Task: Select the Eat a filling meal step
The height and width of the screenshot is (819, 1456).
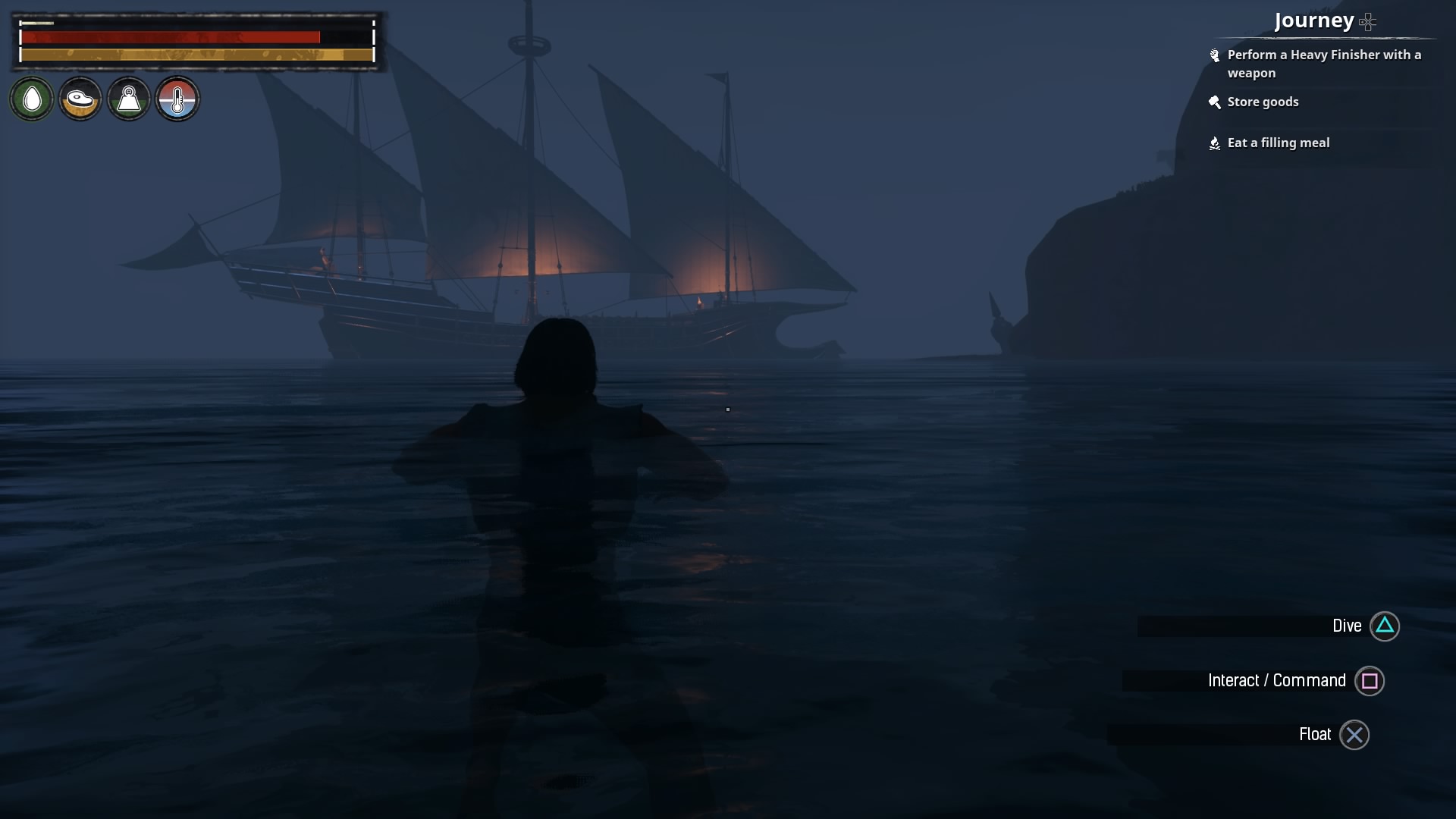Action: point(1278,143)
